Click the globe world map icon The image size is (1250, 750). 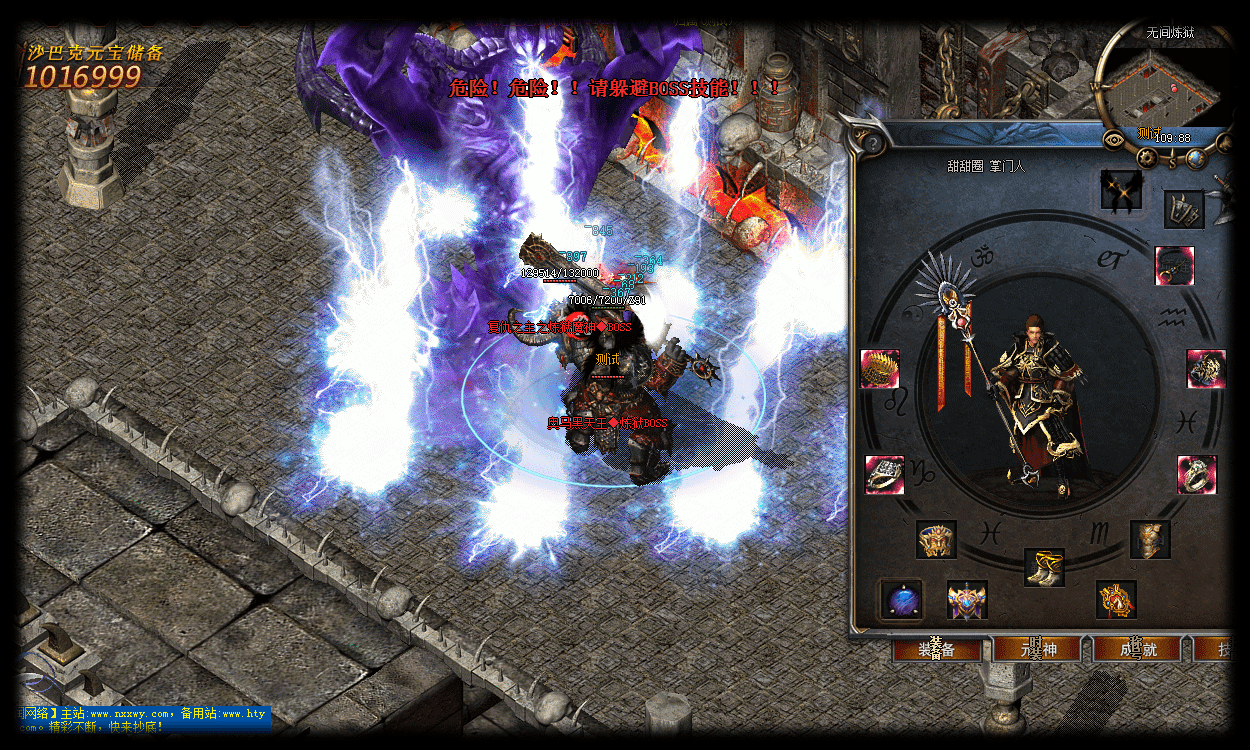coord(1194,157)
